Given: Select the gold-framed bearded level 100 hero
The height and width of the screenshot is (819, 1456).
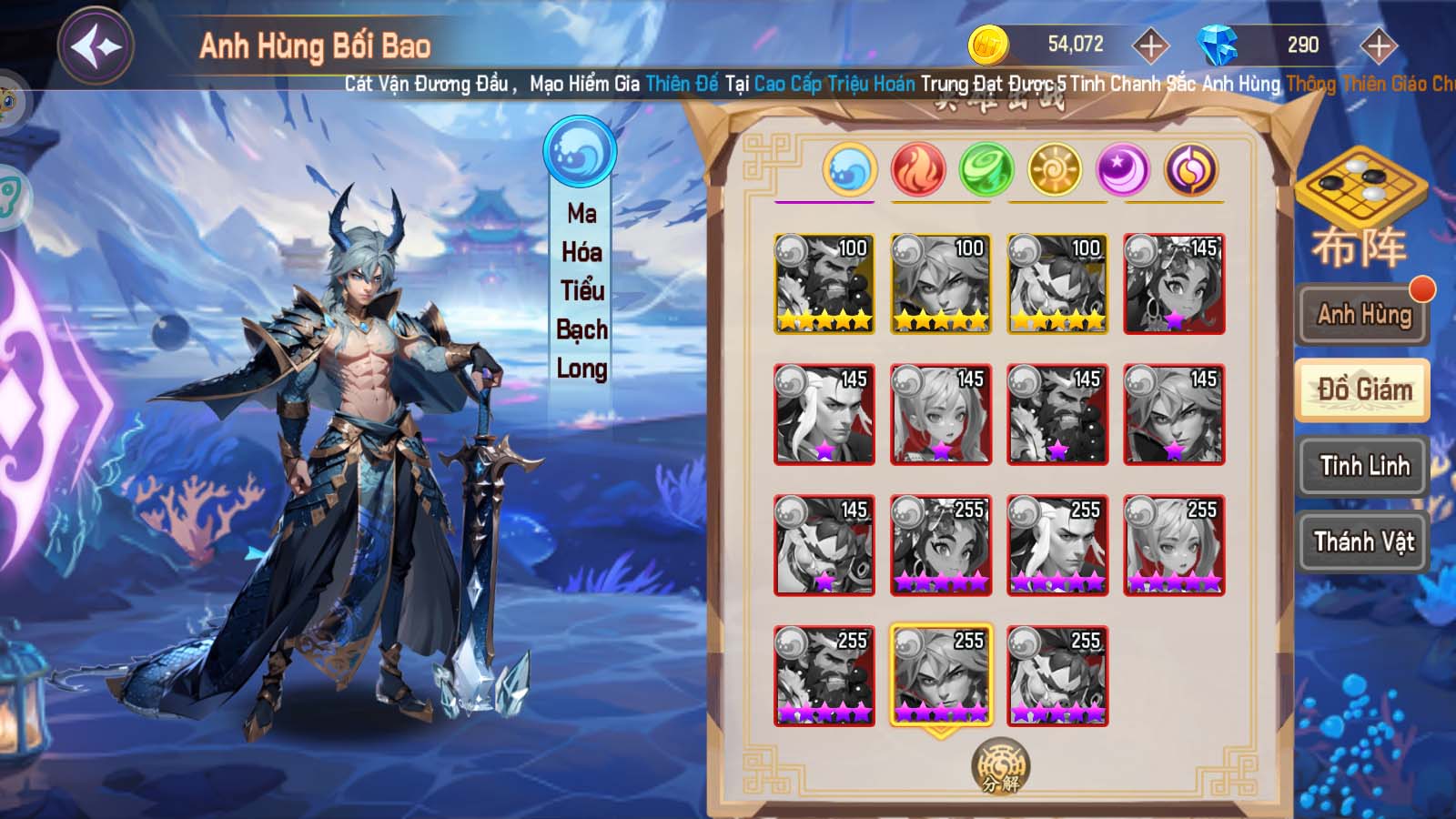Looking at the screenshot, I should [824, 284].
